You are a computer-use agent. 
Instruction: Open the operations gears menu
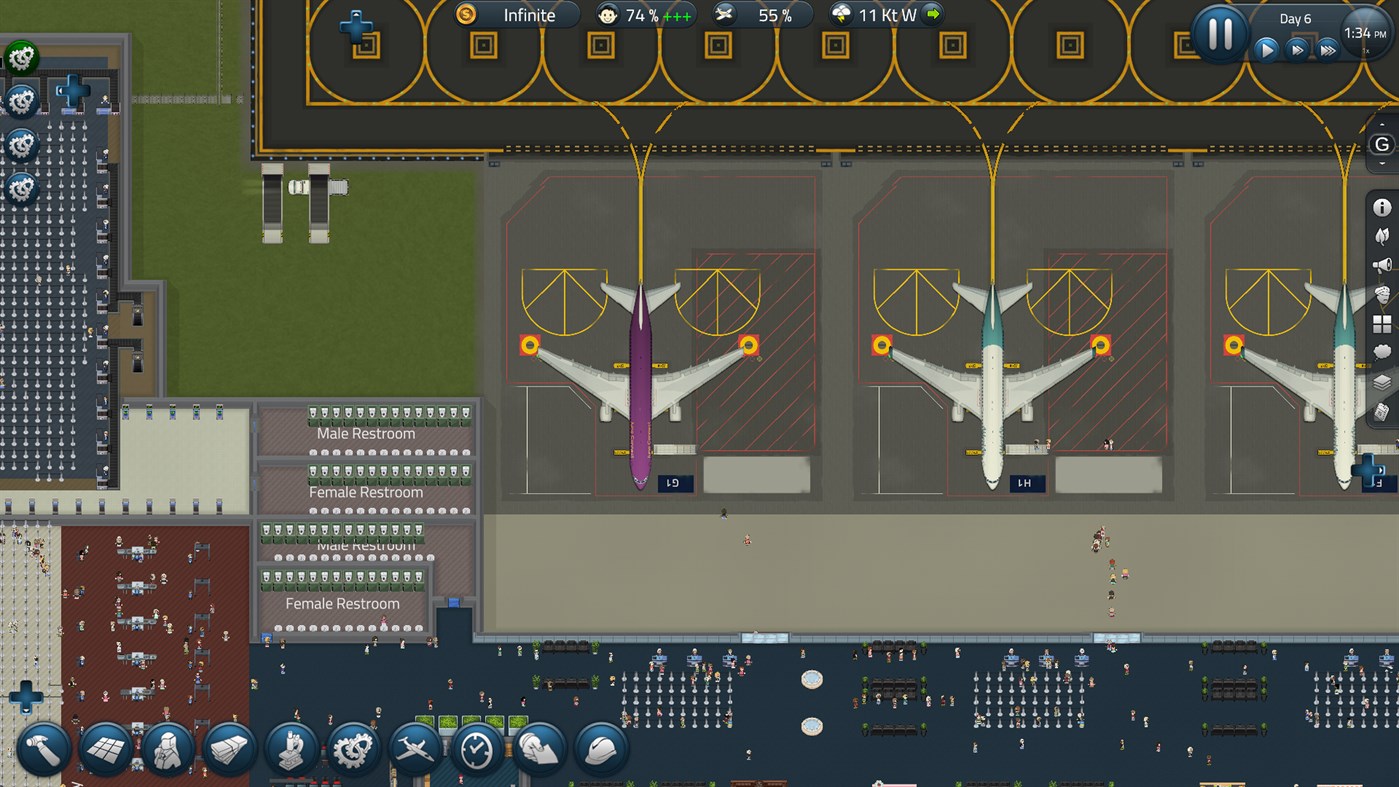tap(353, 748)
